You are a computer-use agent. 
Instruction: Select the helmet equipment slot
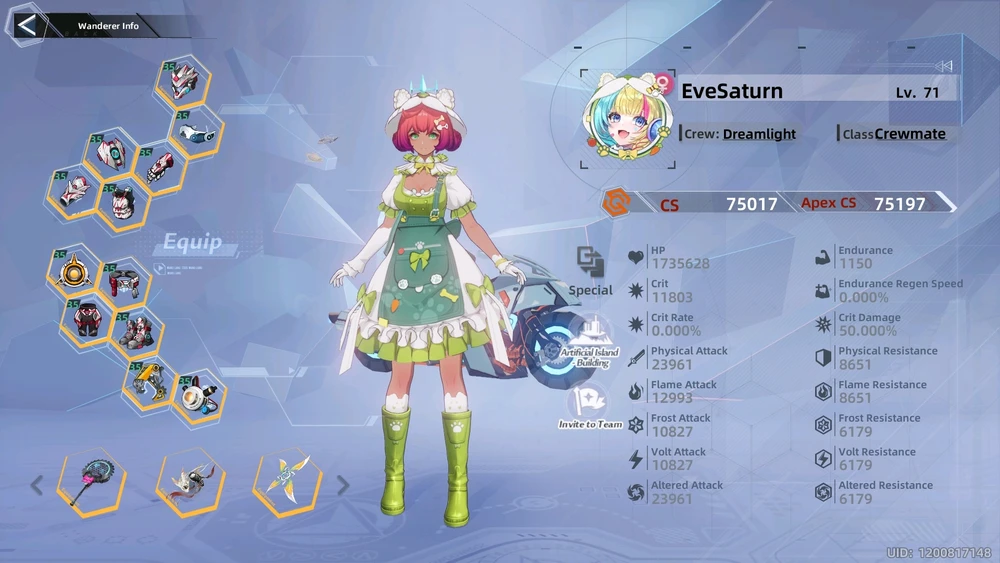[x=182, y=82]
